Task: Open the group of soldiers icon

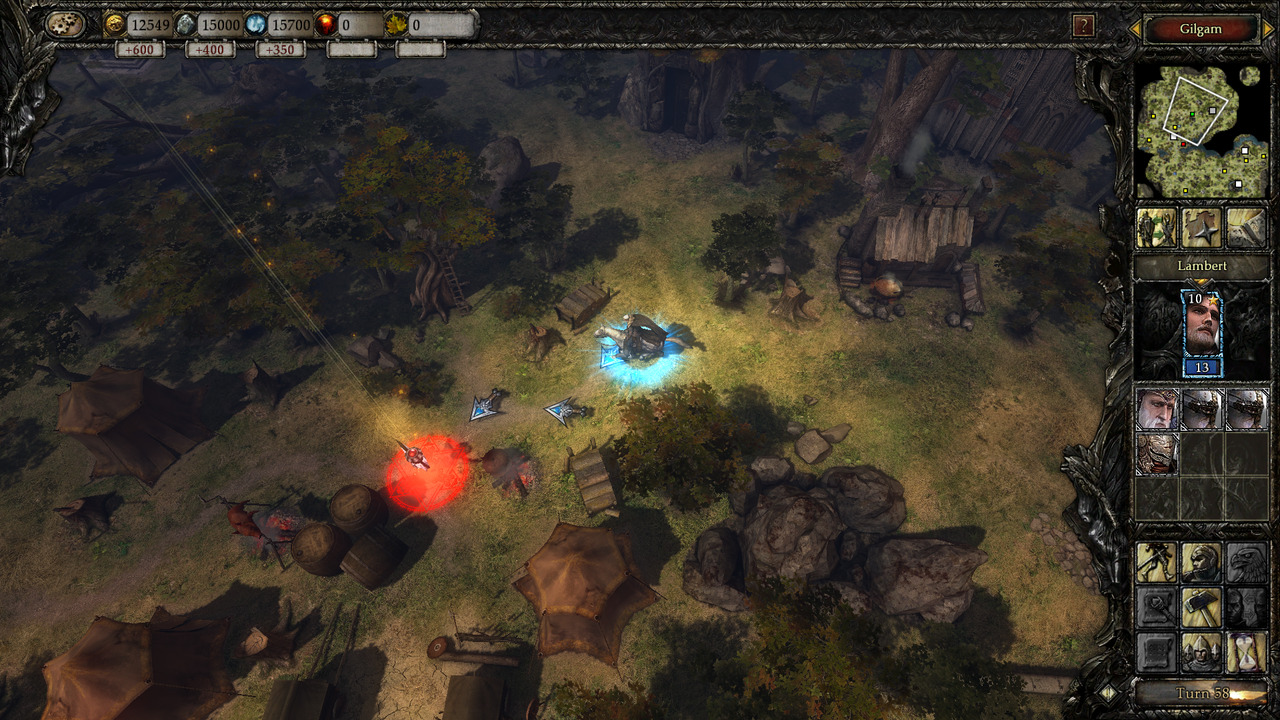Action: point(1201,651)
